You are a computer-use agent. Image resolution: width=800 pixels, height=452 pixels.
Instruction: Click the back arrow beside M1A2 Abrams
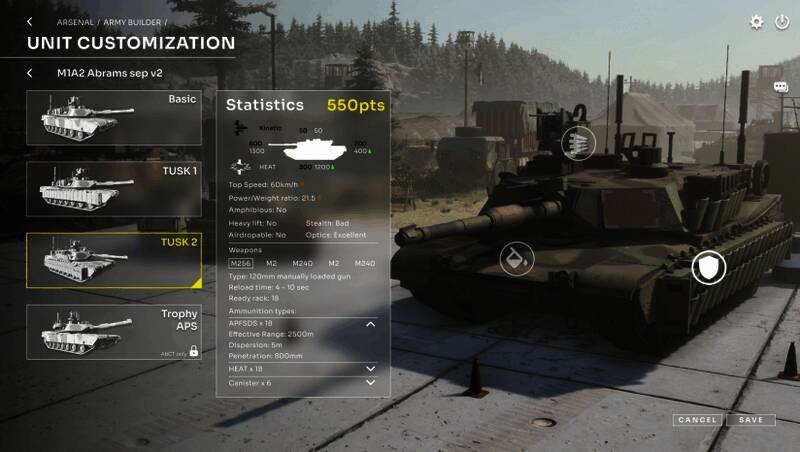(x=30, y=73)
